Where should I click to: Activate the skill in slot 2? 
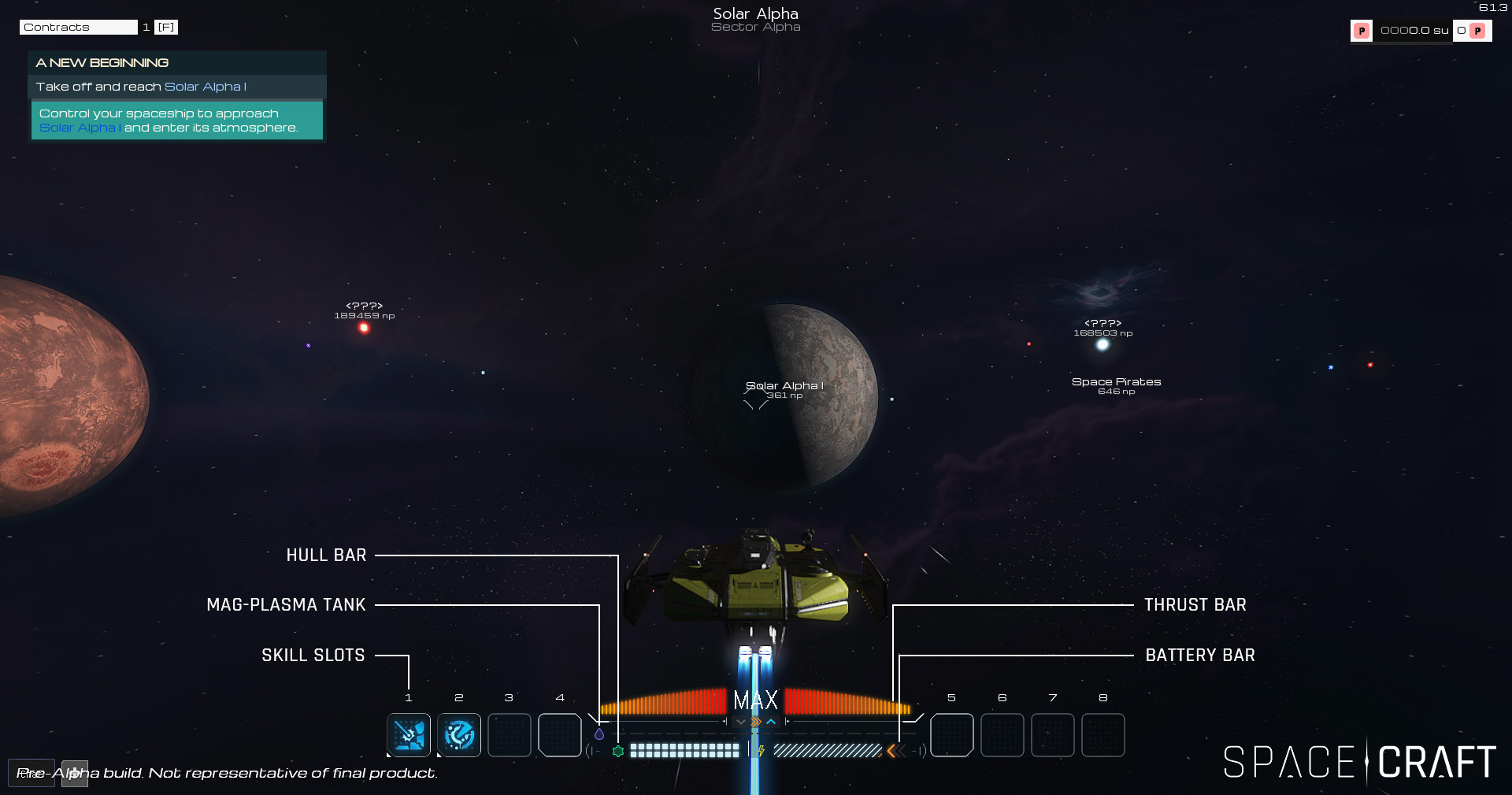pos(459,735)
